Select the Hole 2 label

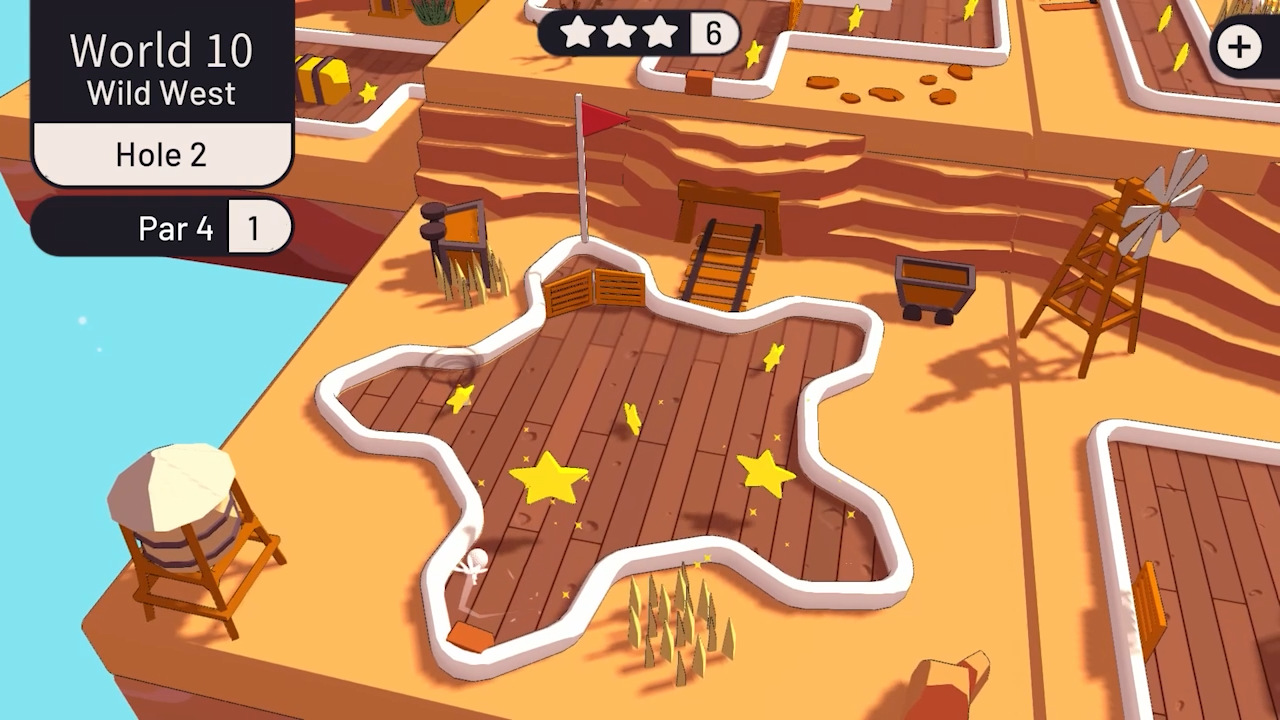pyautogui.click(x=160, y=153)
